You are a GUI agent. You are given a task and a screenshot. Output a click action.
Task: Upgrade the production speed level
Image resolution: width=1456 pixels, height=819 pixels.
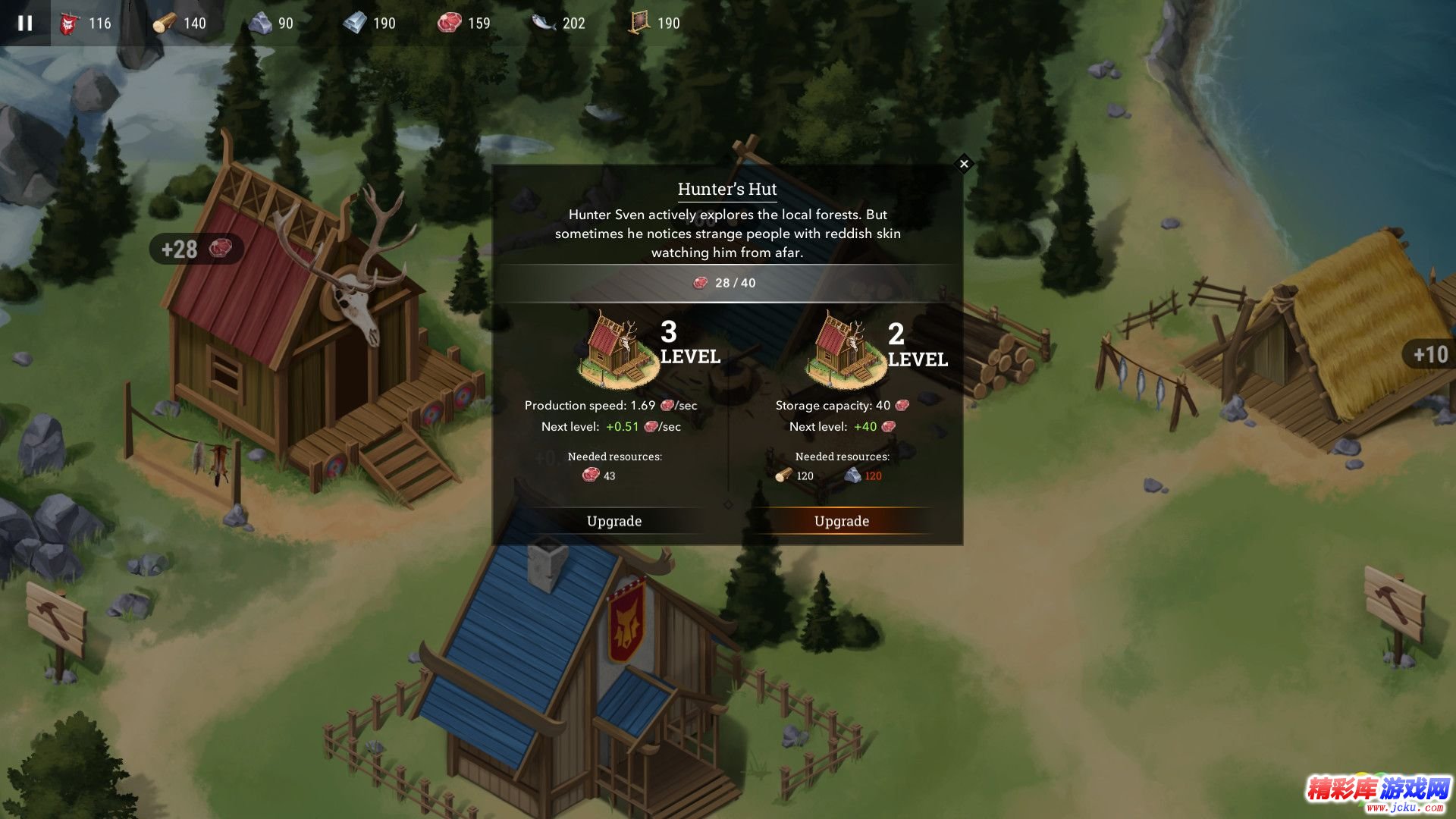tap(614, 521)
